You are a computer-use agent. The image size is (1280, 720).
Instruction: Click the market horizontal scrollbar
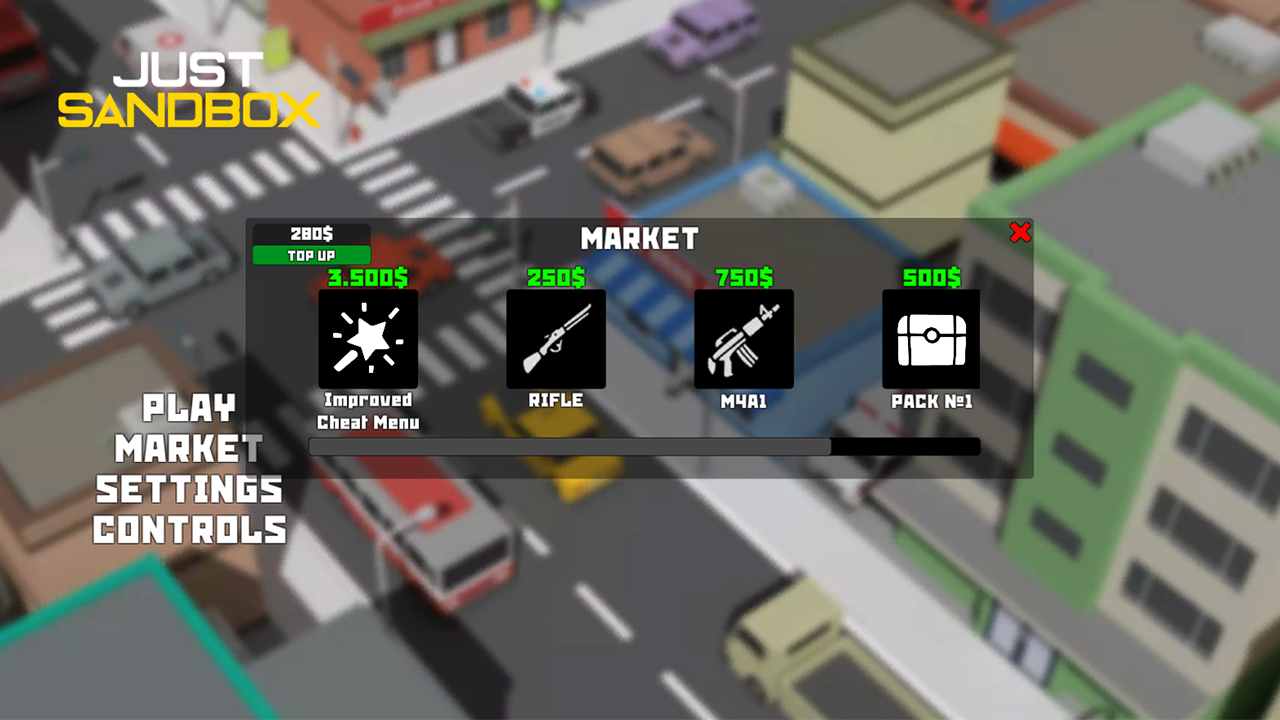(x=645, y=446)
